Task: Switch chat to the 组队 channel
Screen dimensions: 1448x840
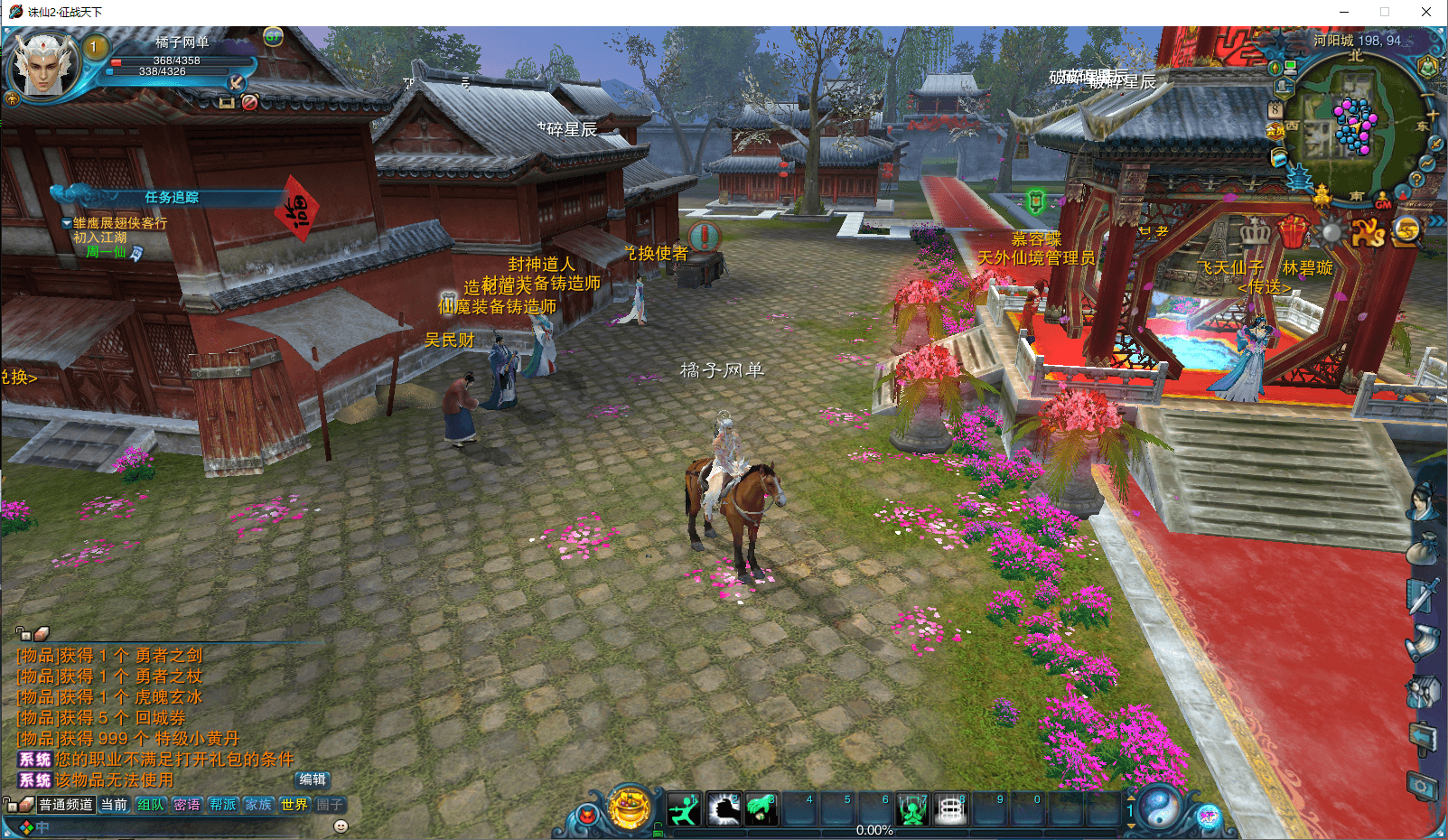Action: 151,805
